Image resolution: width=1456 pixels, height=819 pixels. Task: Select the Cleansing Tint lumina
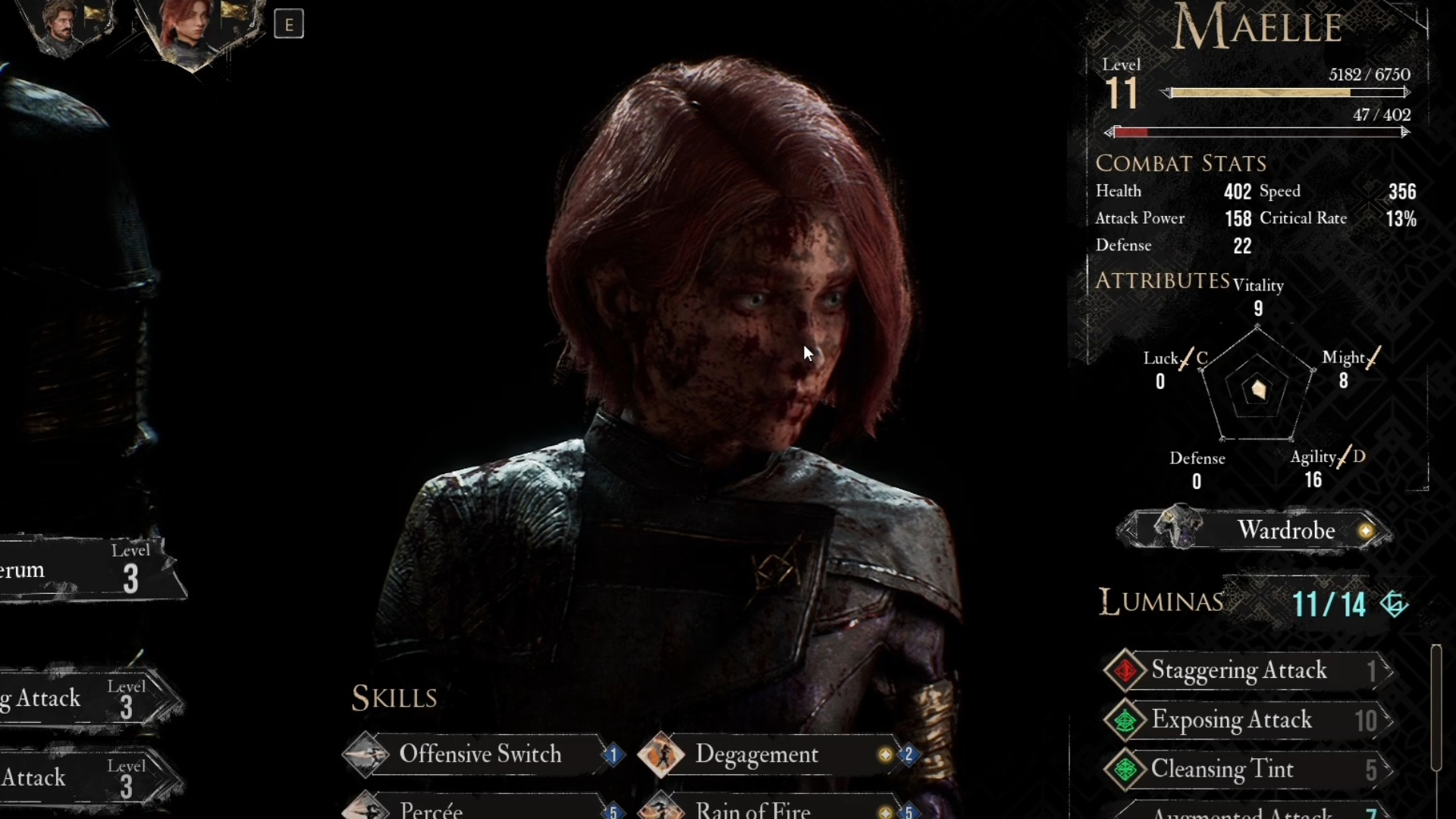(x=1248, y=769)
